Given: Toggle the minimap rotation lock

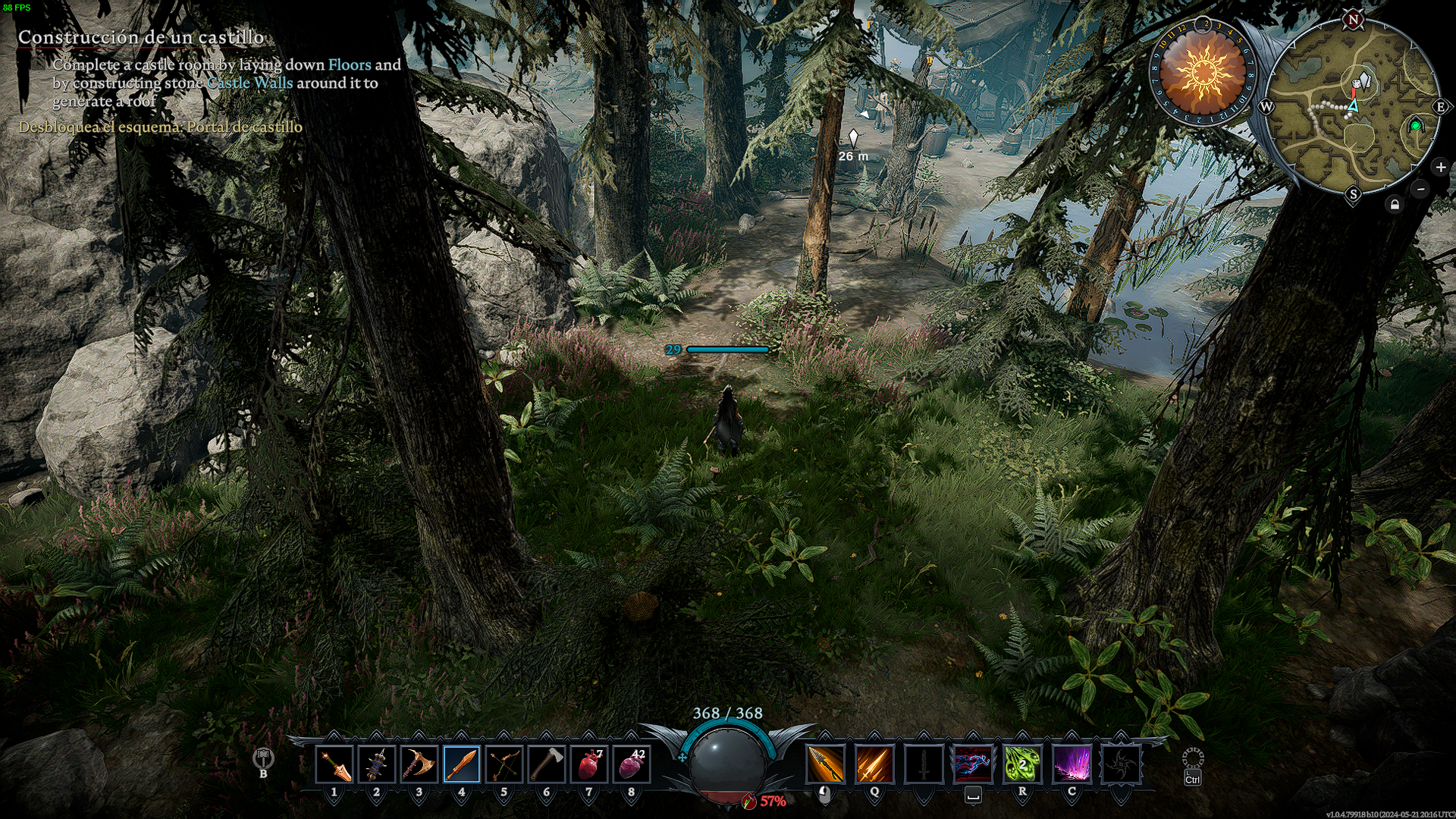Looking at the screenshot, I should coord(1395,205).
